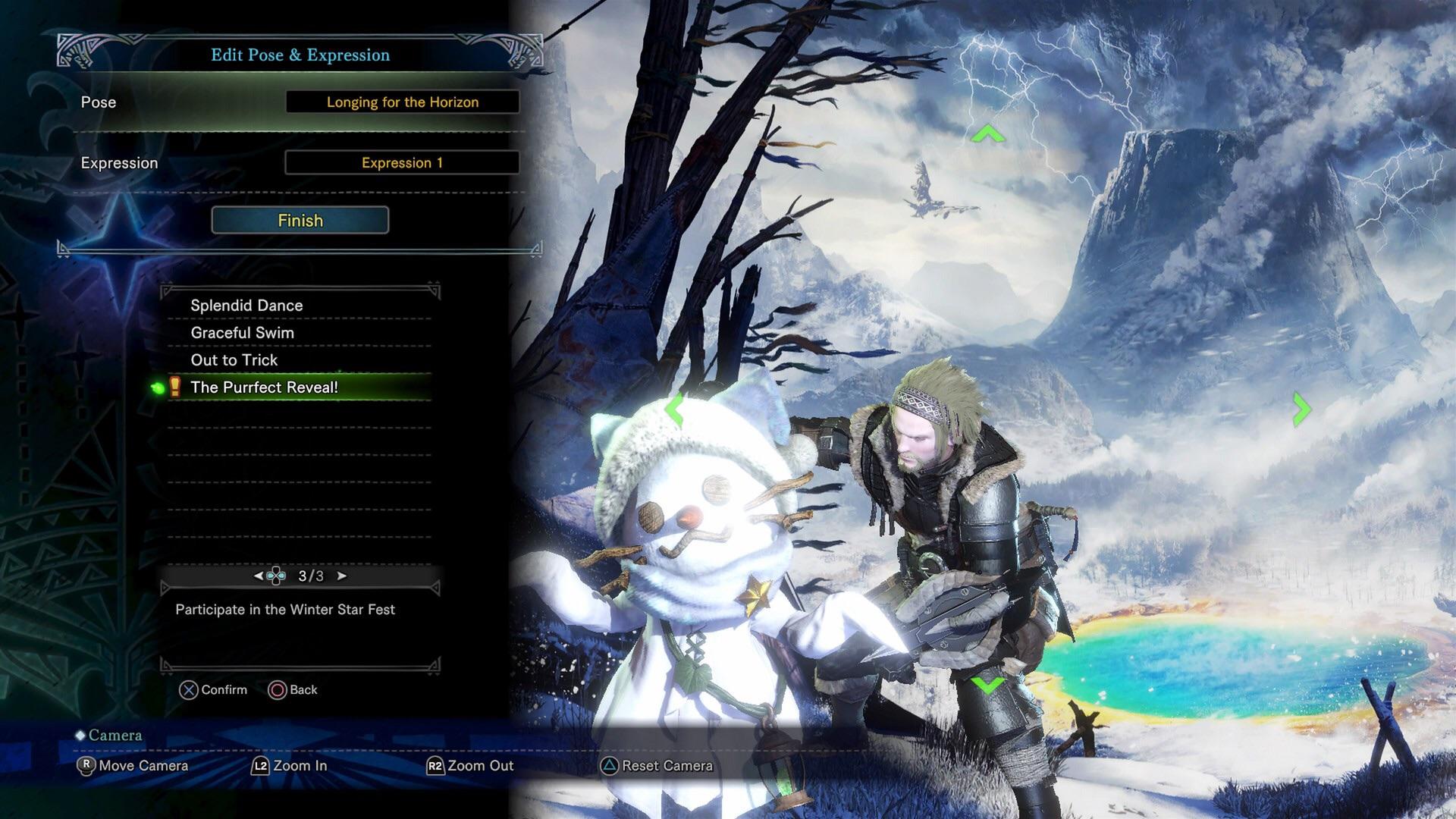Move camera up with the green arrow
The height and width of the screenshot is (819, 1456).
(987, 135)
